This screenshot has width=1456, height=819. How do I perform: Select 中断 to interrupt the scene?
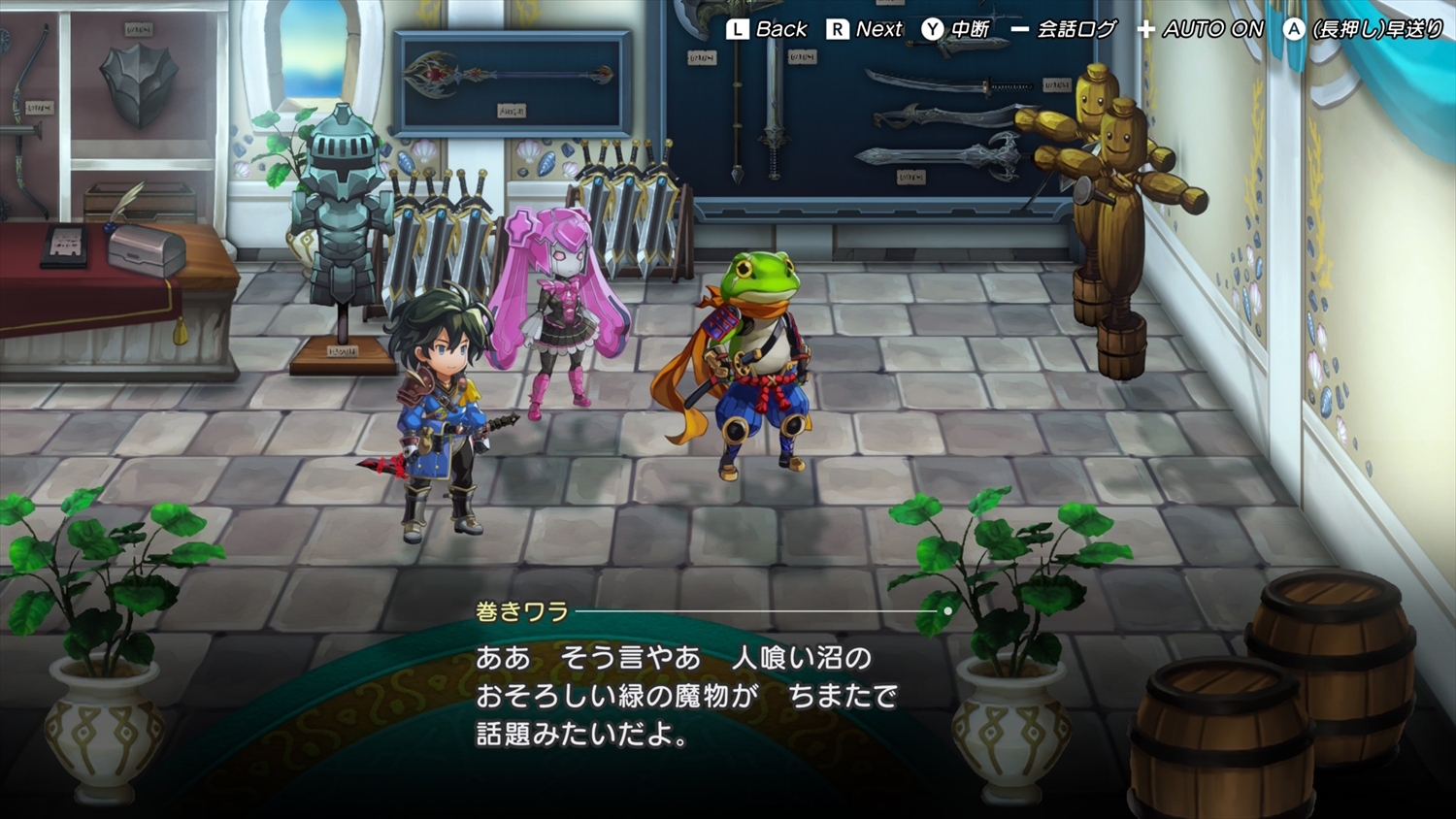pos(956,29)
